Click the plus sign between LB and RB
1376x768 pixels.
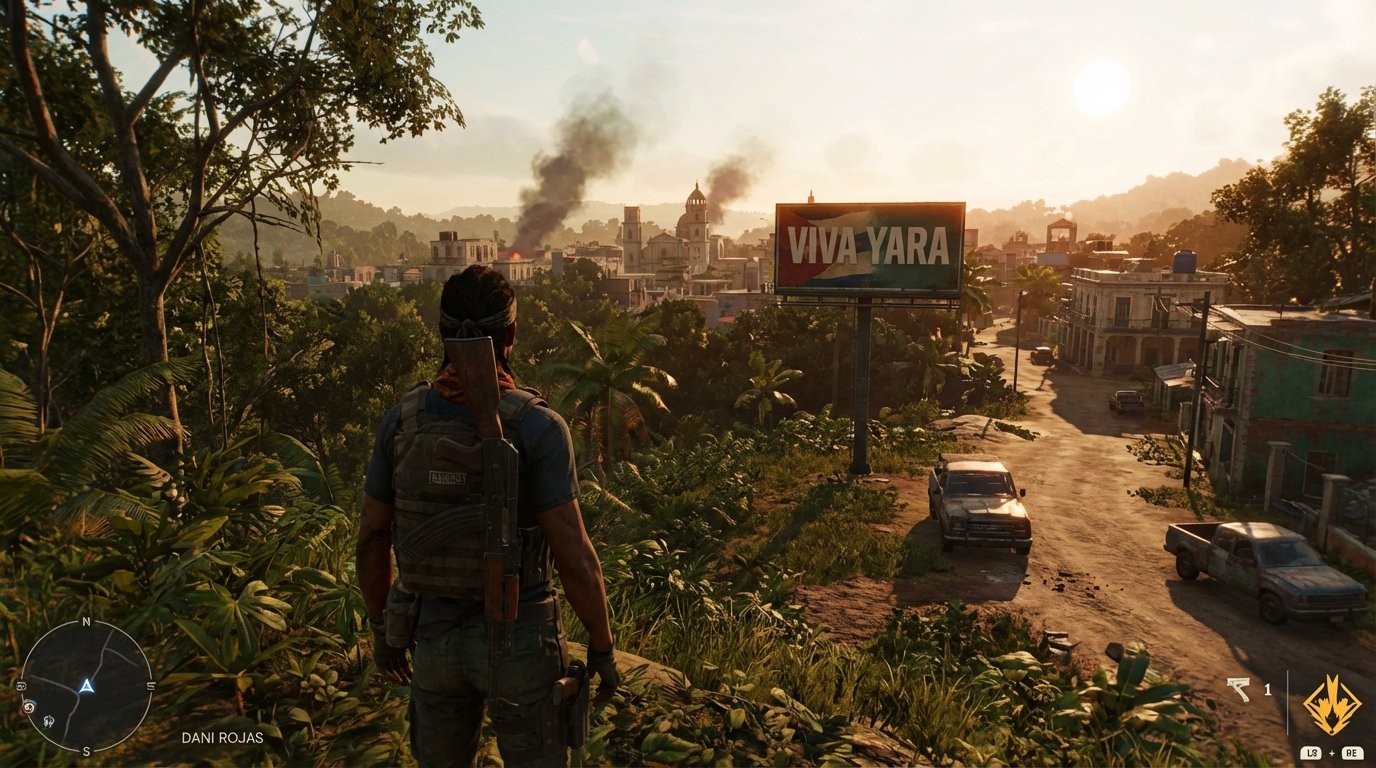tap(1331, 753)
